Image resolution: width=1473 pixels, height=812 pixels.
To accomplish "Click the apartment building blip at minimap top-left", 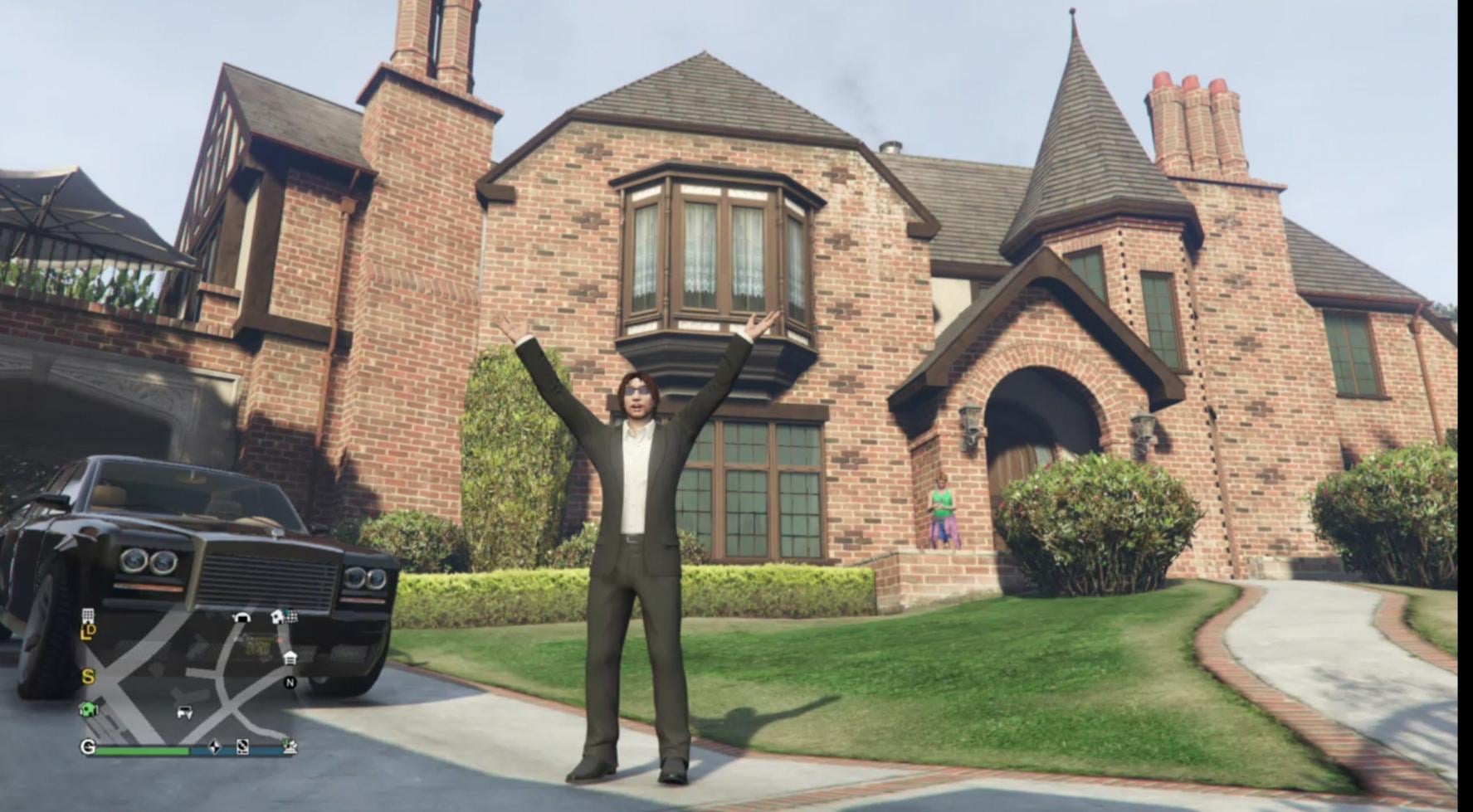I will coord(87,617).
